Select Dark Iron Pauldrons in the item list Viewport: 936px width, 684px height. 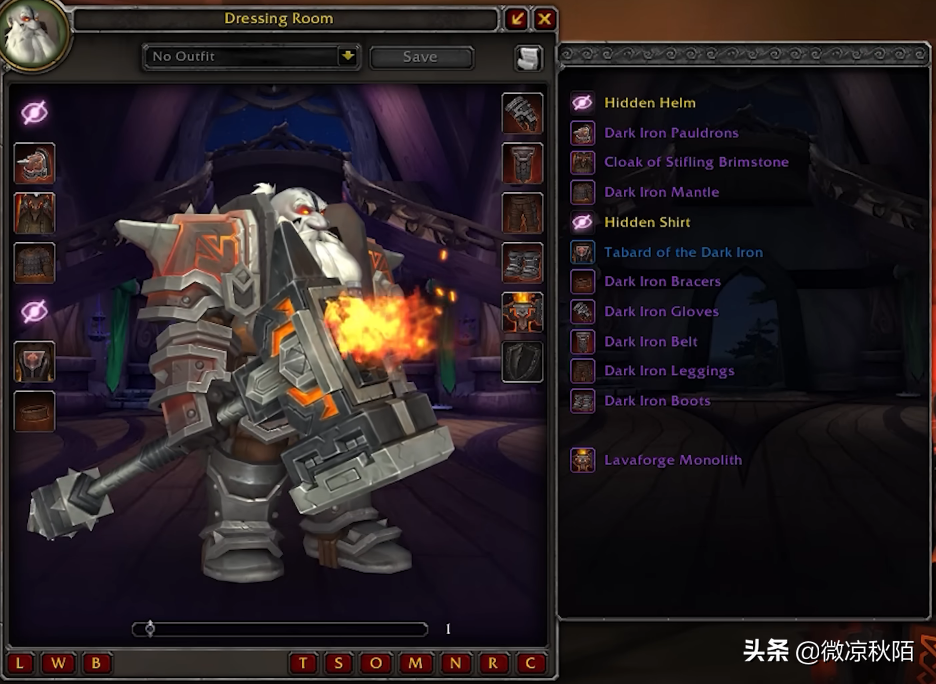click(671, 133)
